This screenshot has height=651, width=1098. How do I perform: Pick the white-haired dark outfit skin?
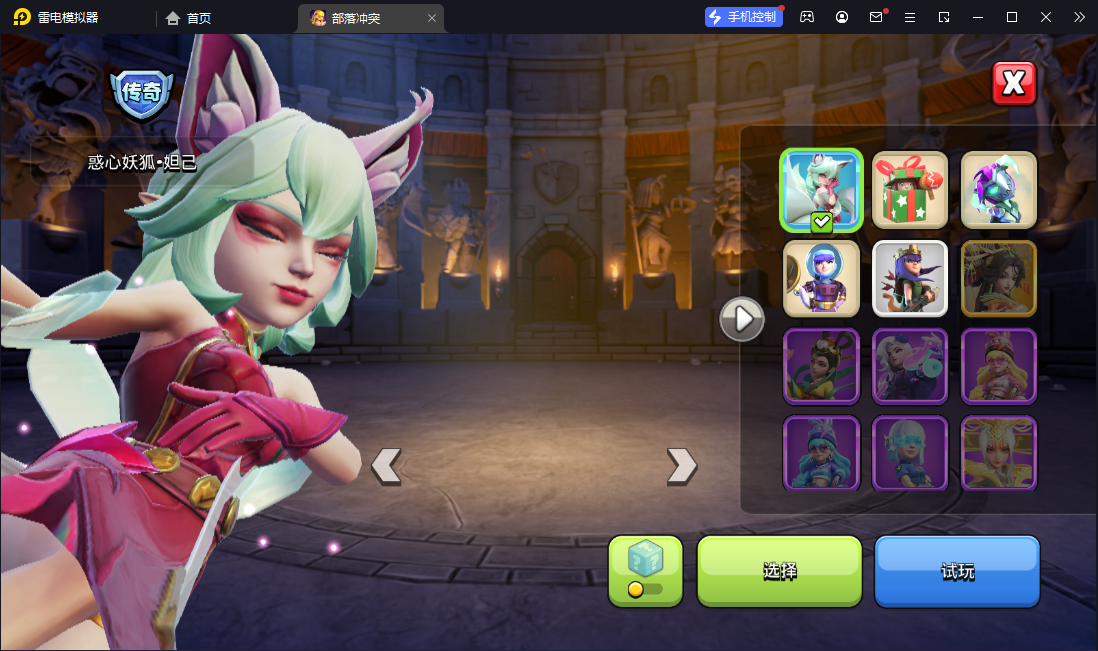pyautogui.click(x=910, y=366)
